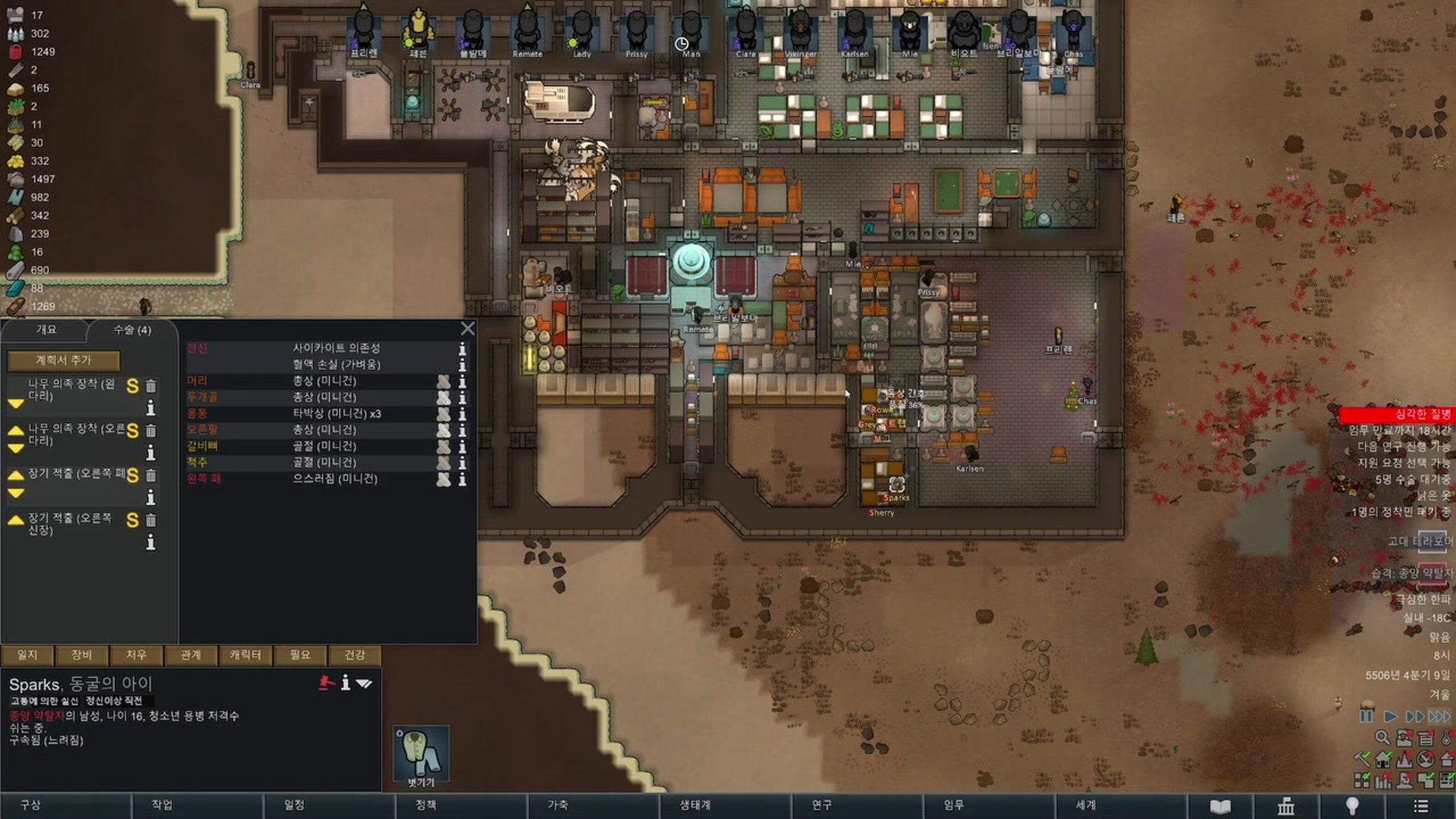Click the 벗기기 strip command button
The image size is (1456, 819).
pos(422,755)
